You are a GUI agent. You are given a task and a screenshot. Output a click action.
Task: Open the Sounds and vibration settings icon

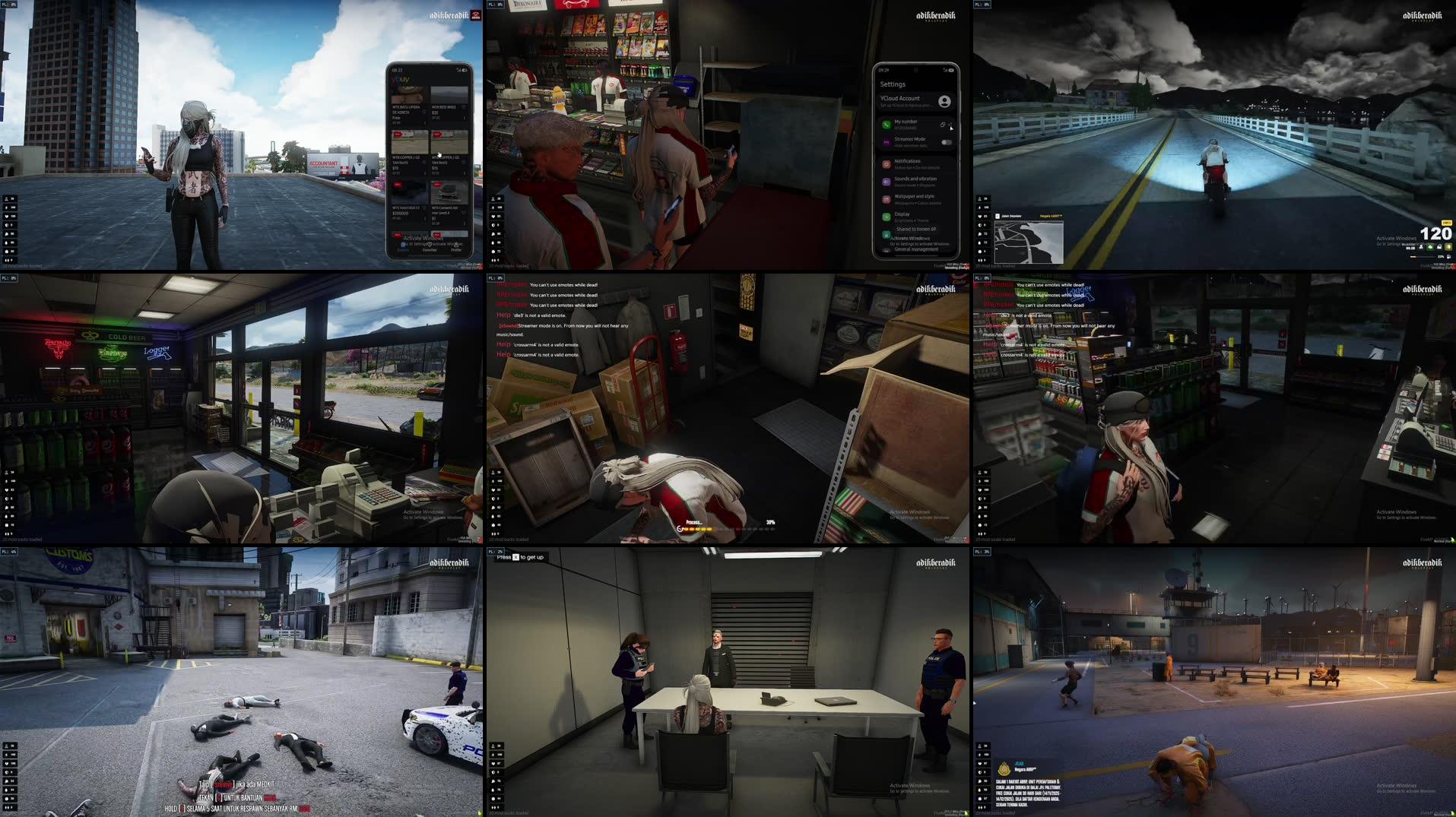887,180
